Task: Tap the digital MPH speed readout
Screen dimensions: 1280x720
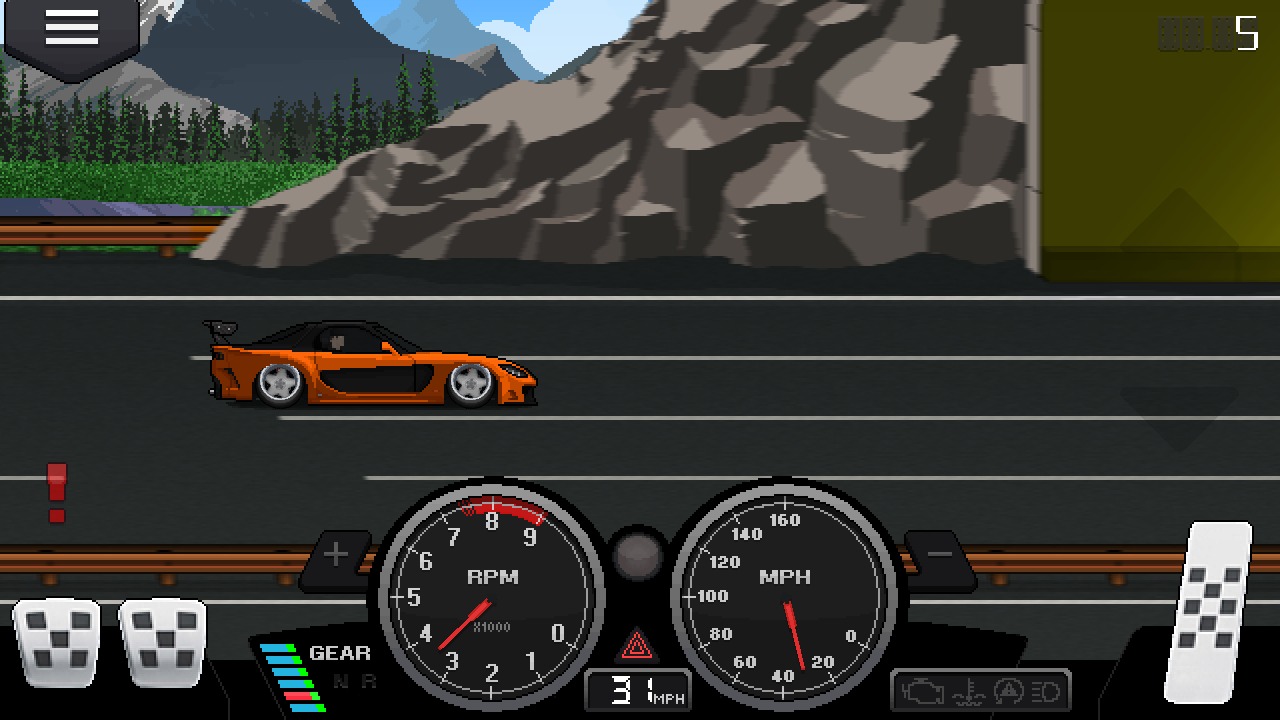Action: coord(637,688)
